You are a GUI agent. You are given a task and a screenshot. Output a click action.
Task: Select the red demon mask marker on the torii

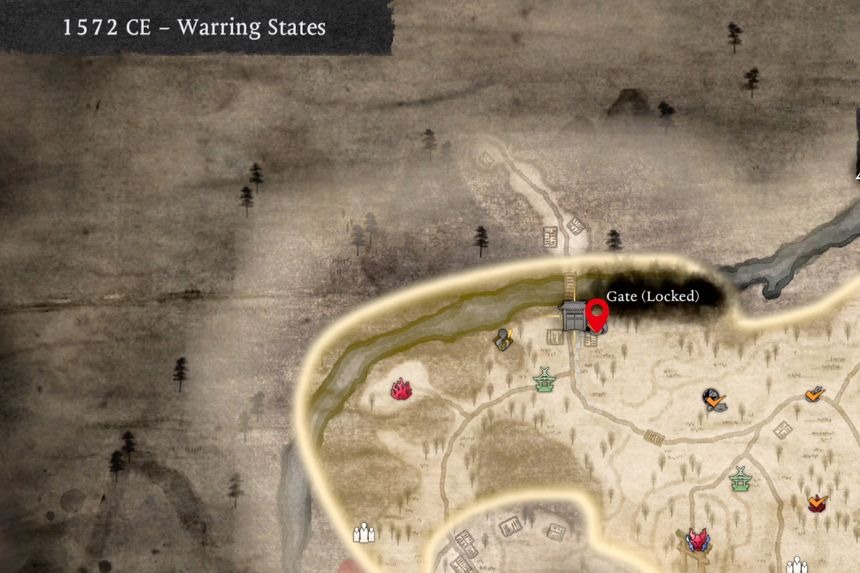pos(696,541)
